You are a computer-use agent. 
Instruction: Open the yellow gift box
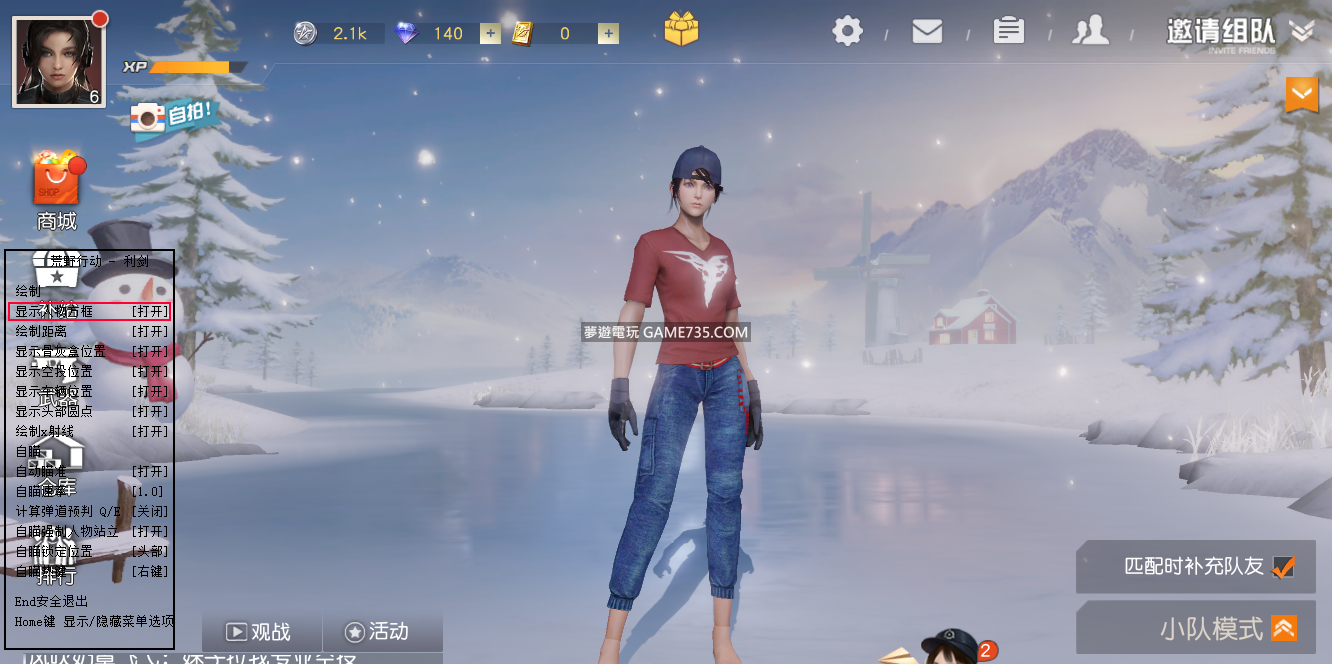click(681, 29)
